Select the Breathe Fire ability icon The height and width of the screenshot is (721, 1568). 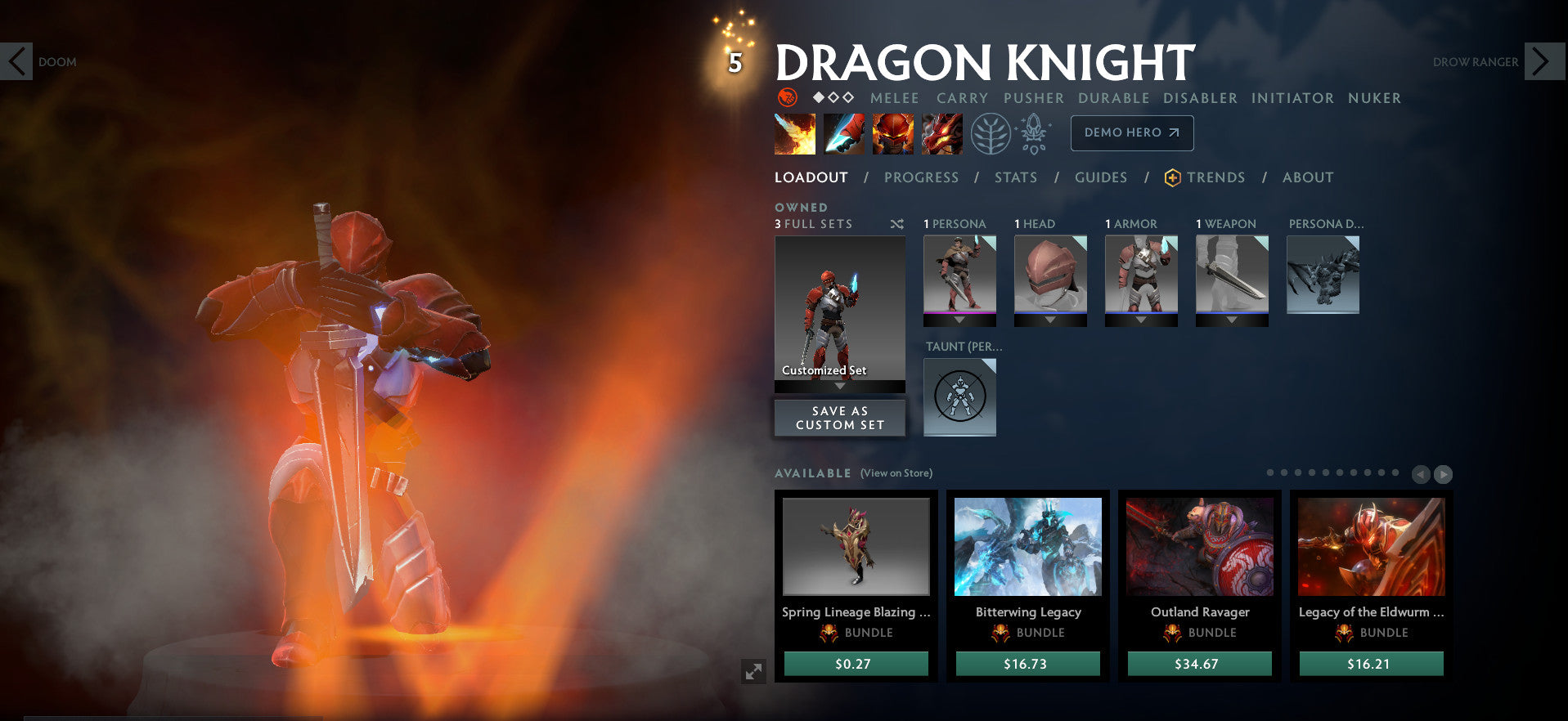793,132
